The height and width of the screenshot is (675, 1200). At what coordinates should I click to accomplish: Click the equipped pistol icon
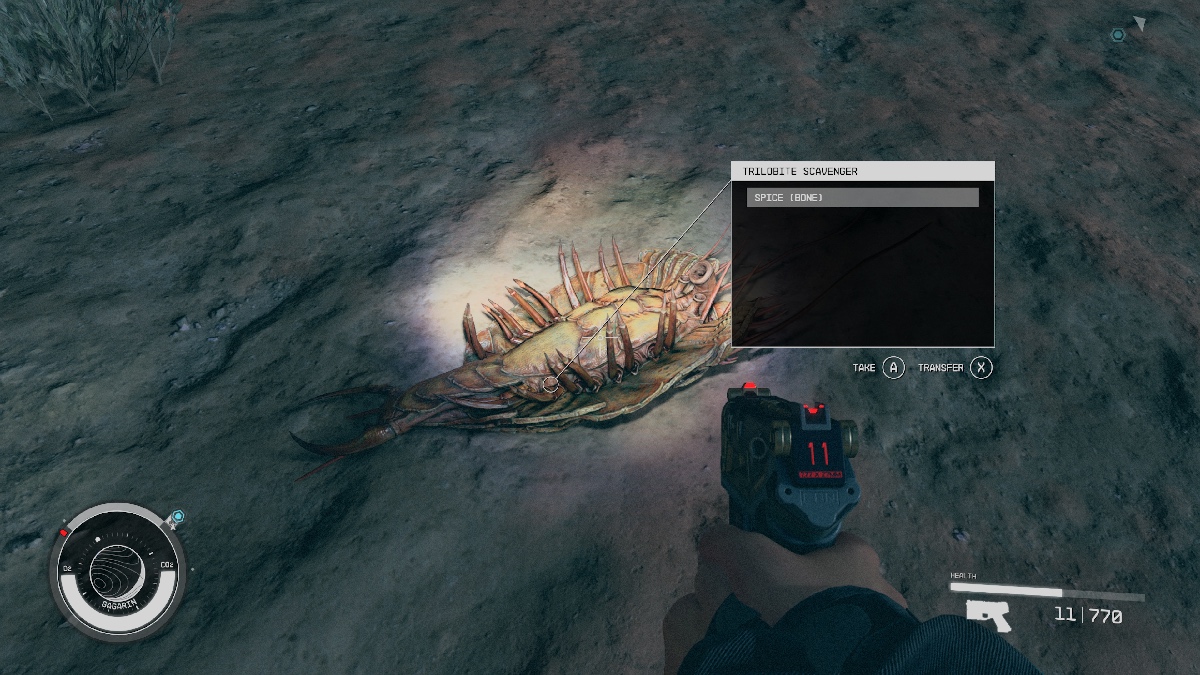tap(989, 615)
